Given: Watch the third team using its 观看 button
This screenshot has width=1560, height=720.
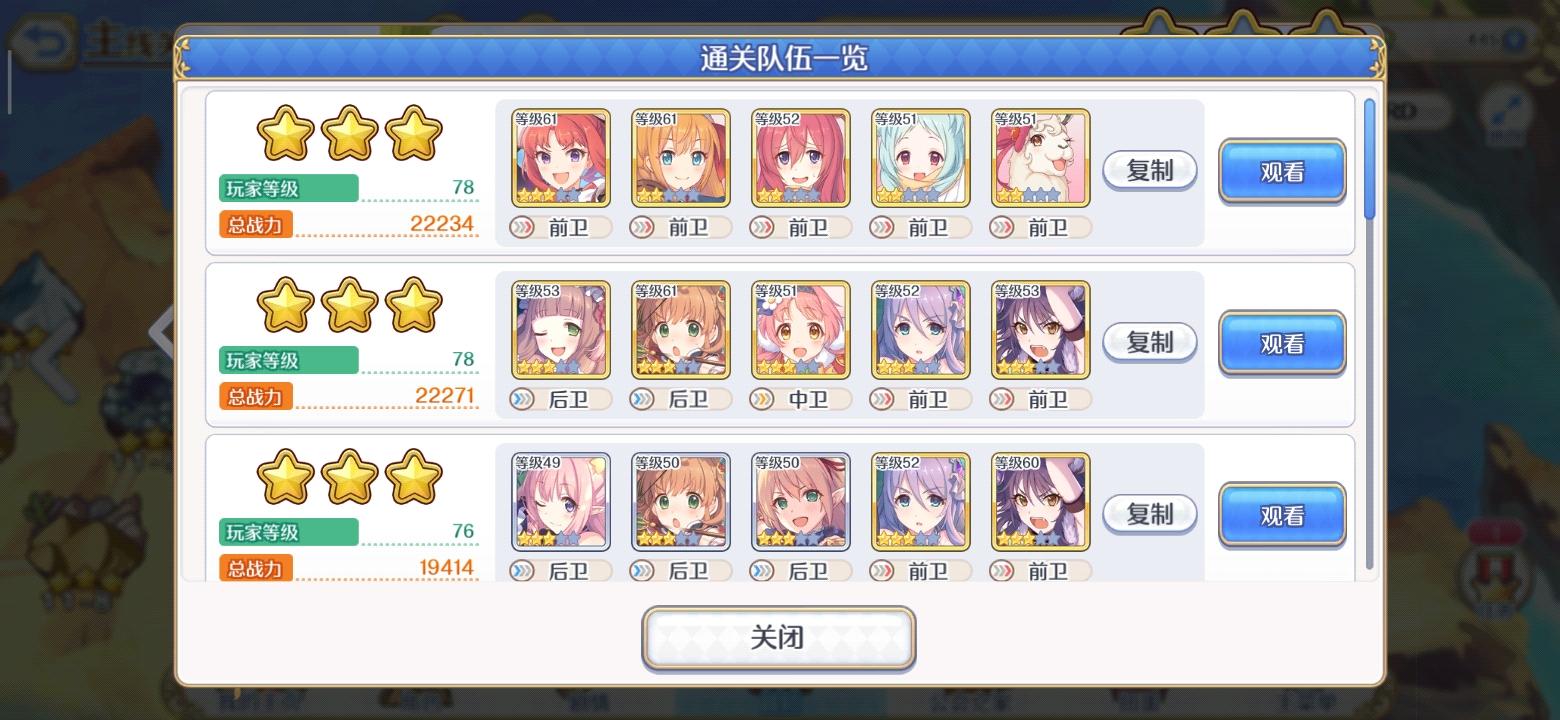Looking at the screenshot, I should (1281, 514).
